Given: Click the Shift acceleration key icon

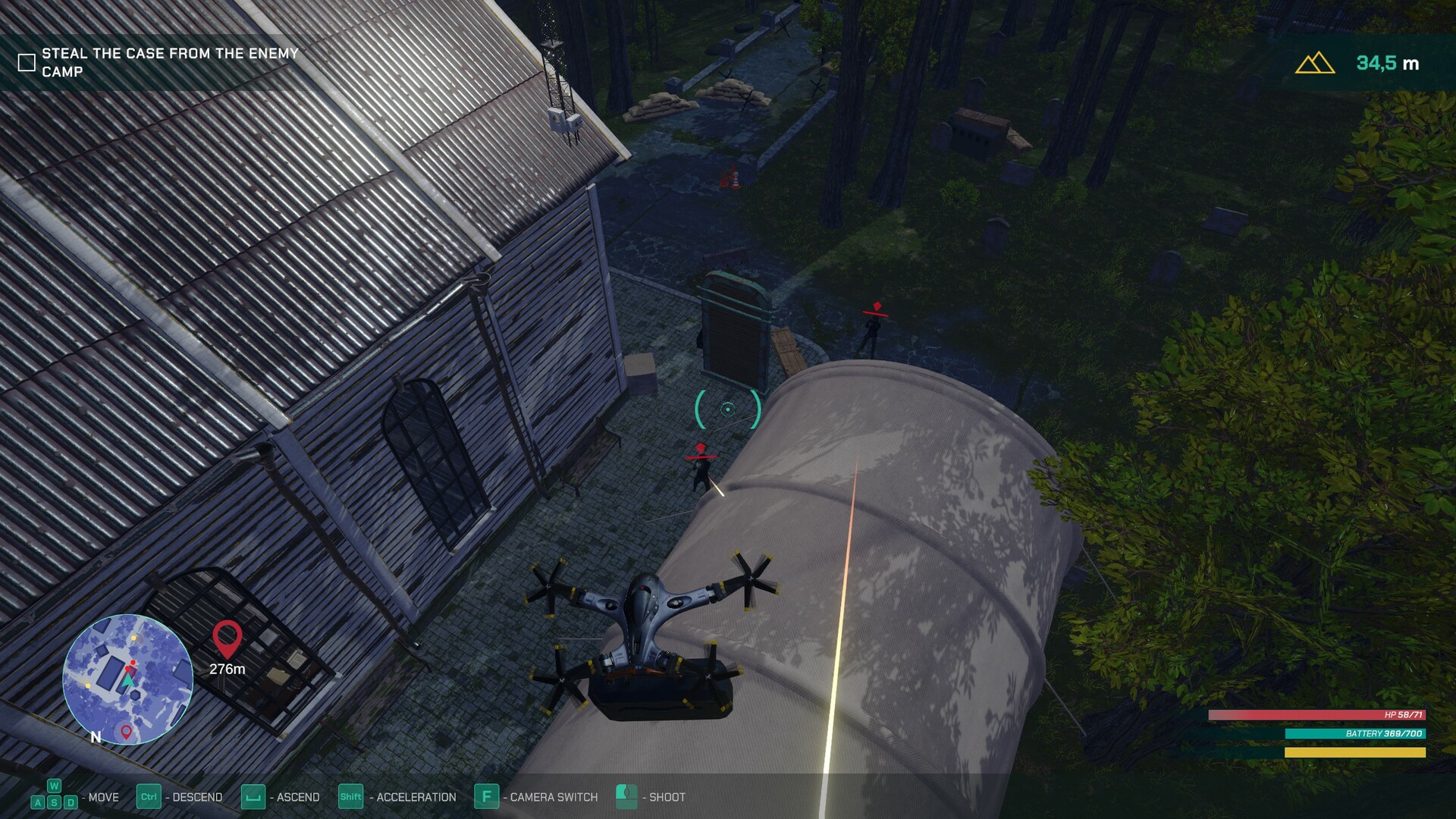Looking at the screenshot, I should coord(350,797).
